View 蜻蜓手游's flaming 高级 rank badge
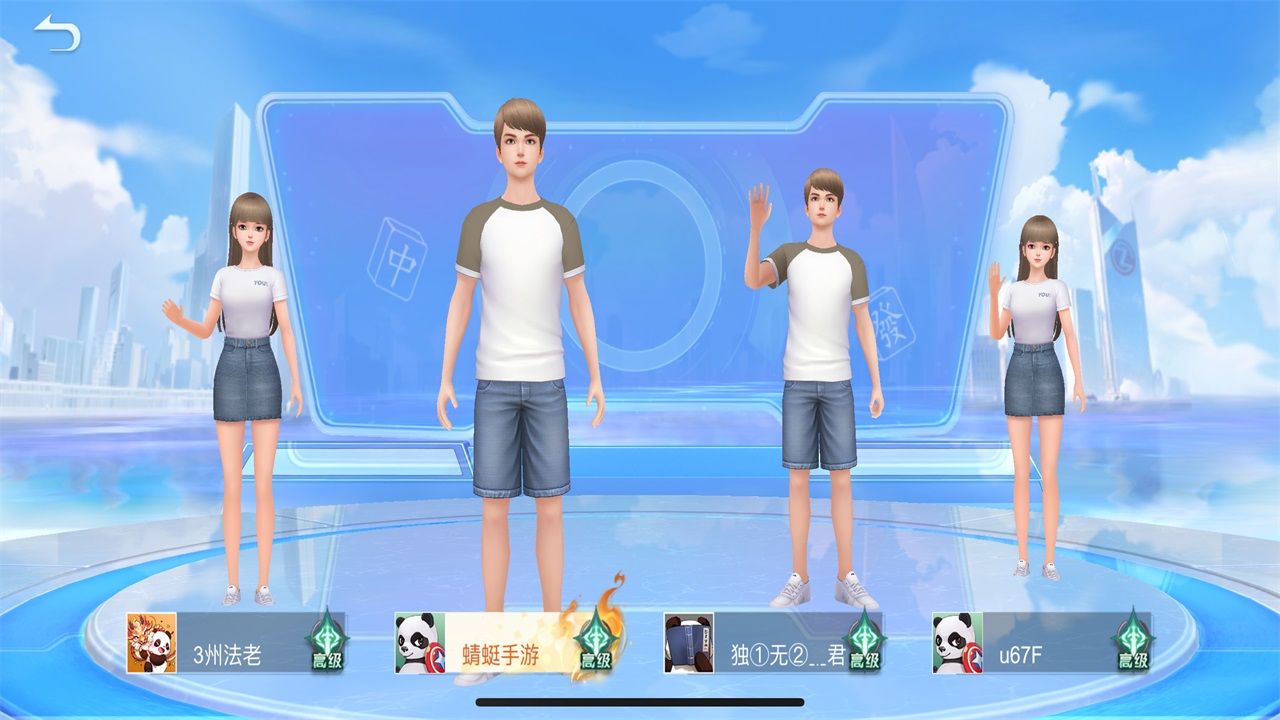 tap(596, 640)
